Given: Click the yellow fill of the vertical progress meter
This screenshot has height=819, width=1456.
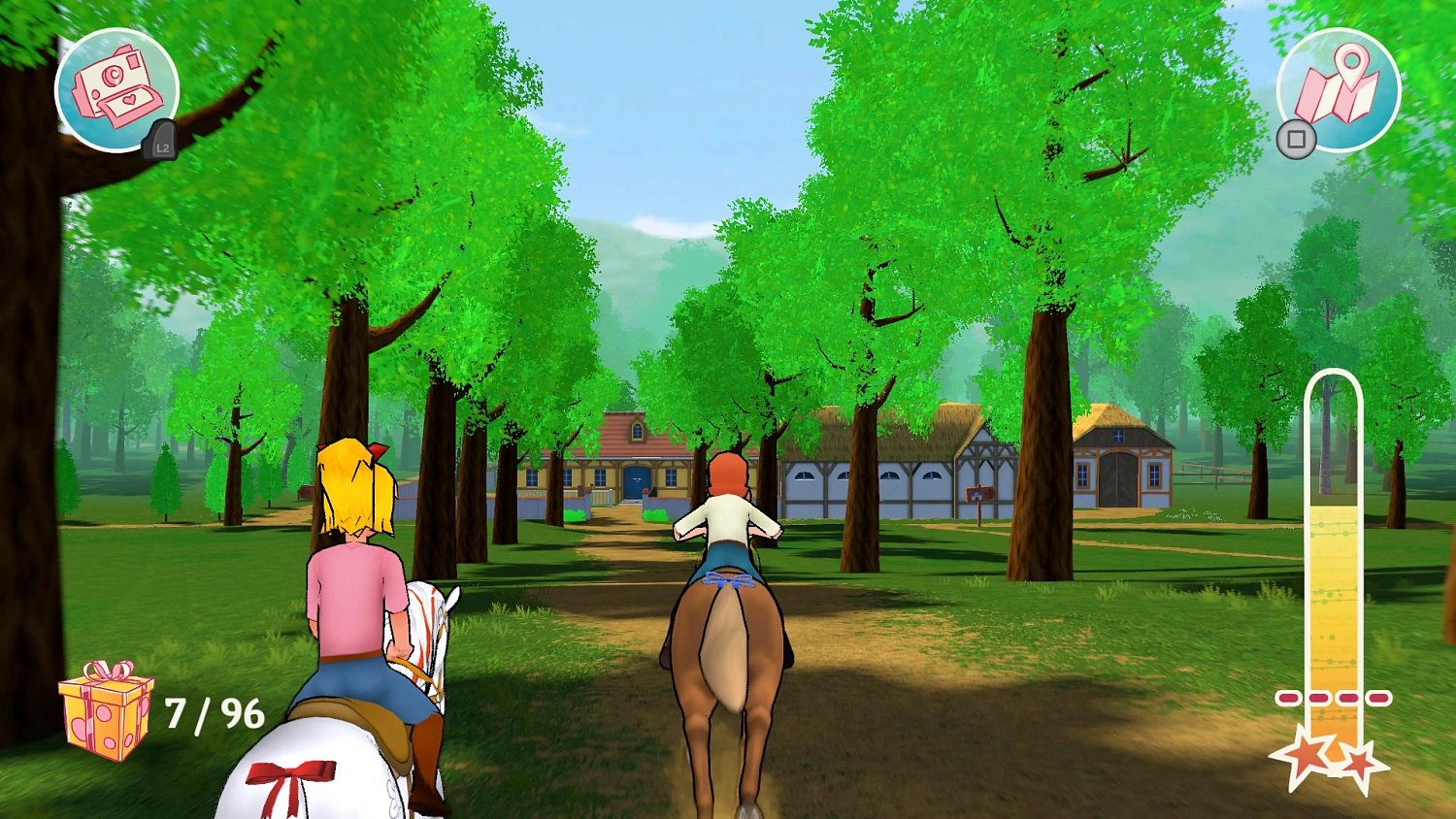Looking at the screenshot, I should tap(1333, 602).
